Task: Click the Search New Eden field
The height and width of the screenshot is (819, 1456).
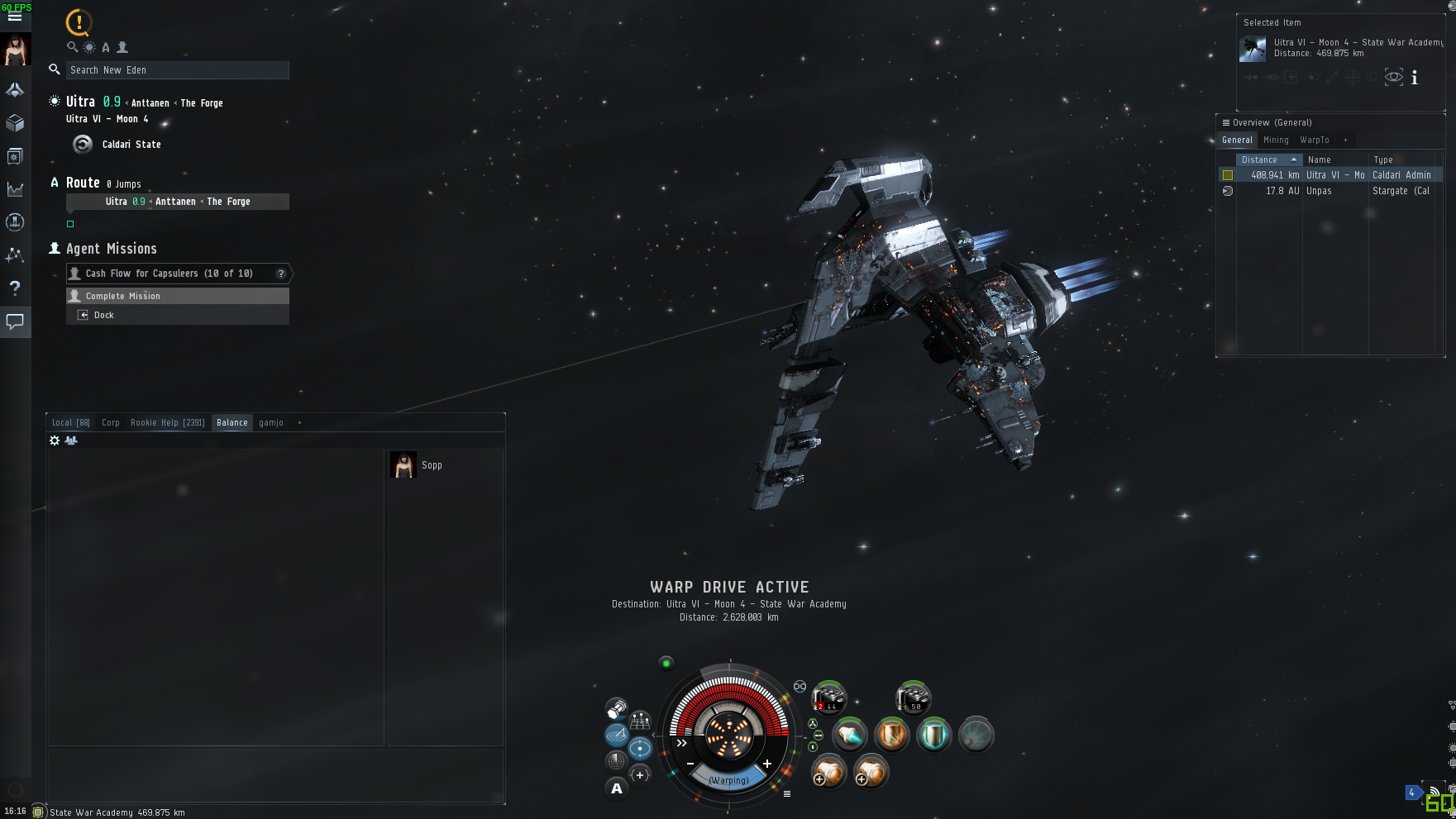Action: coord(177,70)
